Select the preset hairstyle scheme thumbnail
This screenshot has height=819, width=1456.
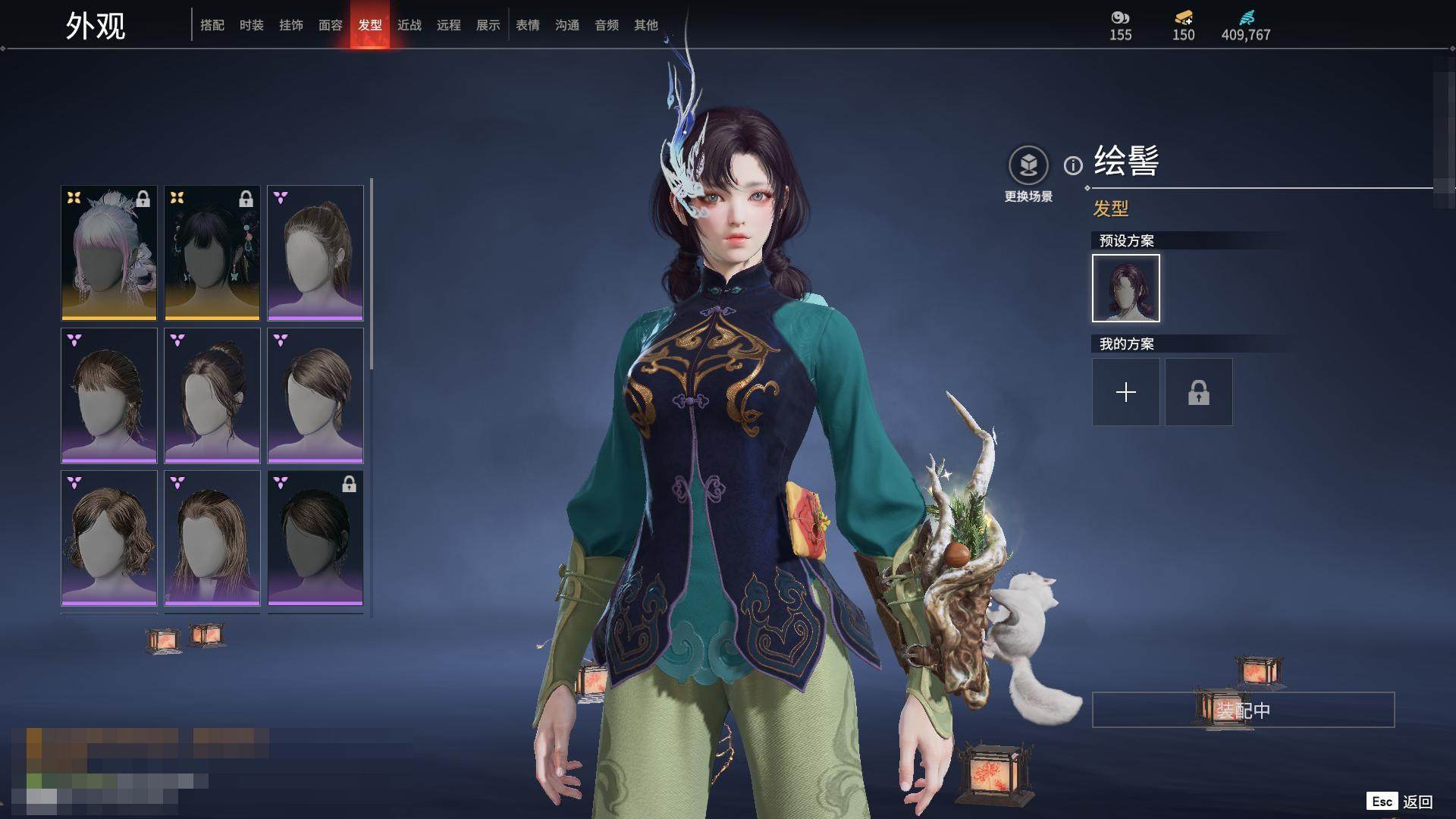[1126, 288]
